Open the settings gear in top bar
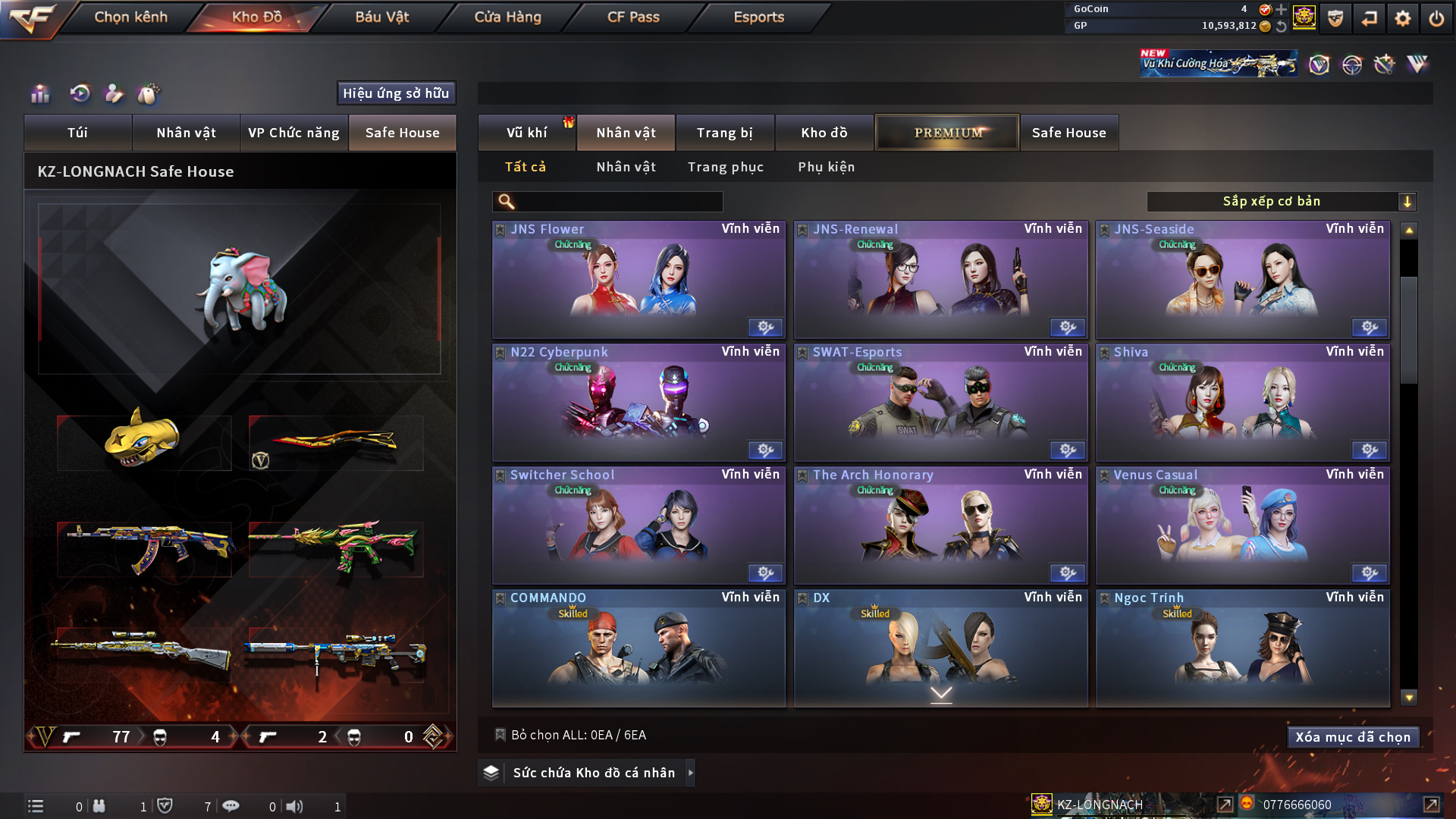Viewport: 1456px width, 819px height. (1402, 18)
